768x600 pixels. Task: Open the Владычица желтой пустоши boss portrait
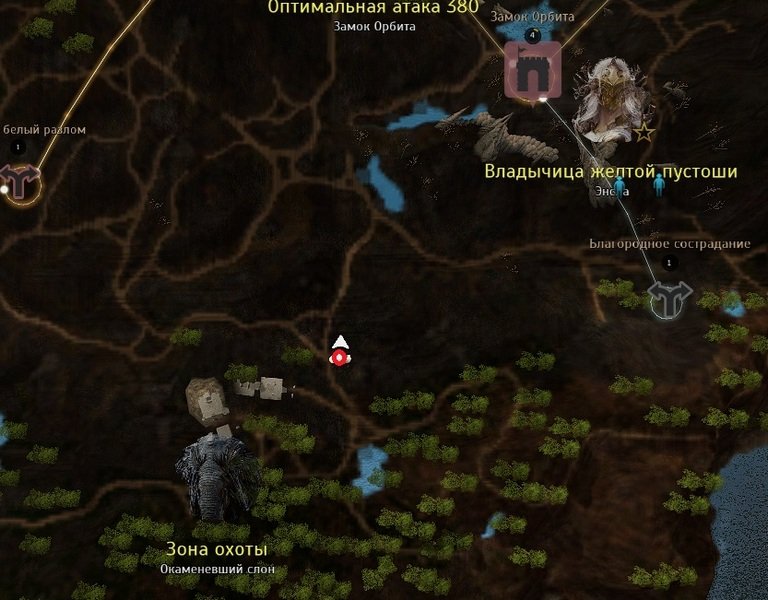[610, 99]
